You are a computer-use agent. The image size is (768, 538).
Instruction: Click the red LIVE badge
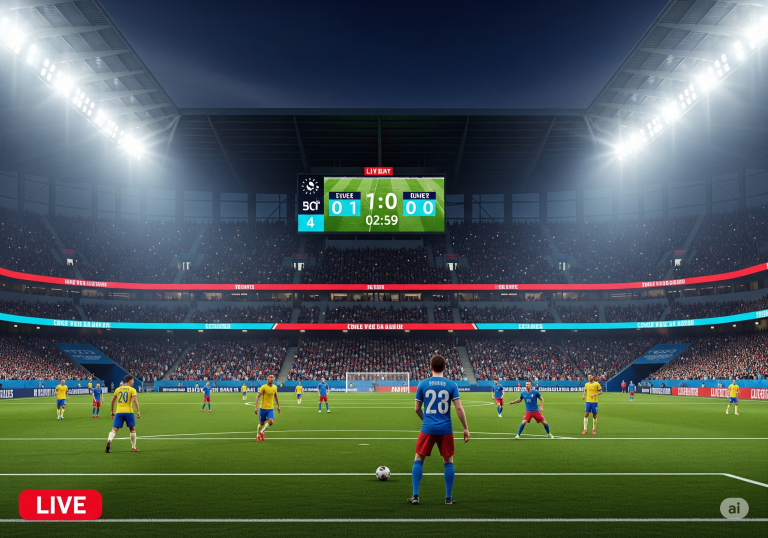point(60,505)
